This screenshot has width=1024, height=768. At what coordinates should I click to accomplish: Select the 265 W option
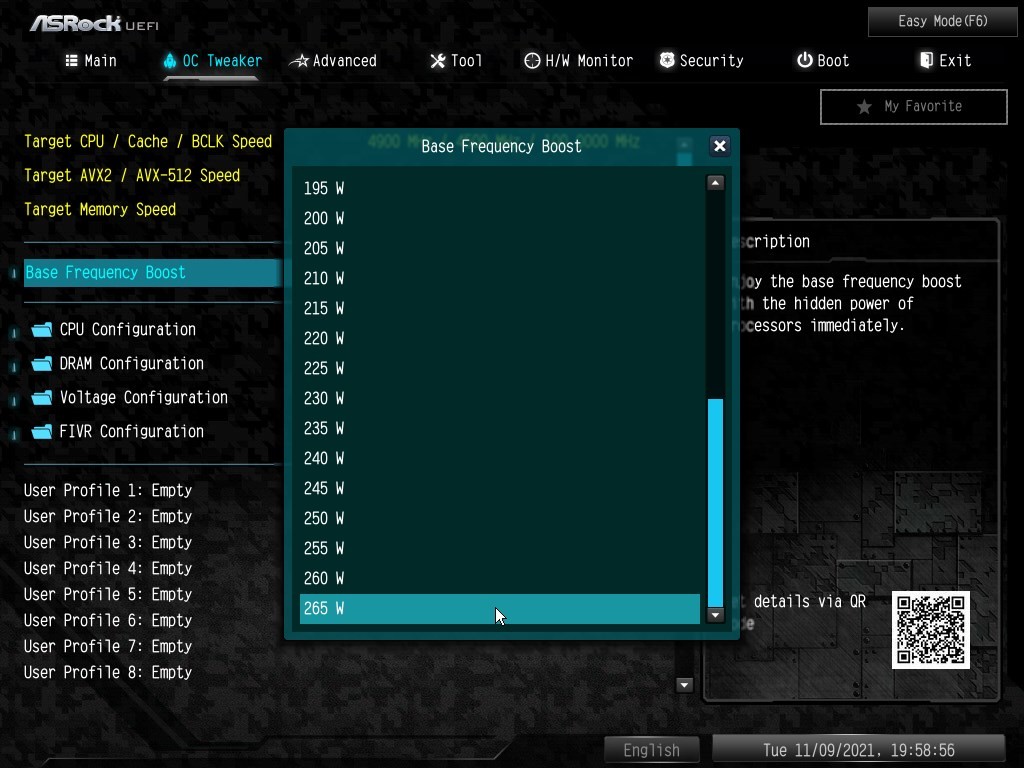pyautogui.click(x=500, y=608)
